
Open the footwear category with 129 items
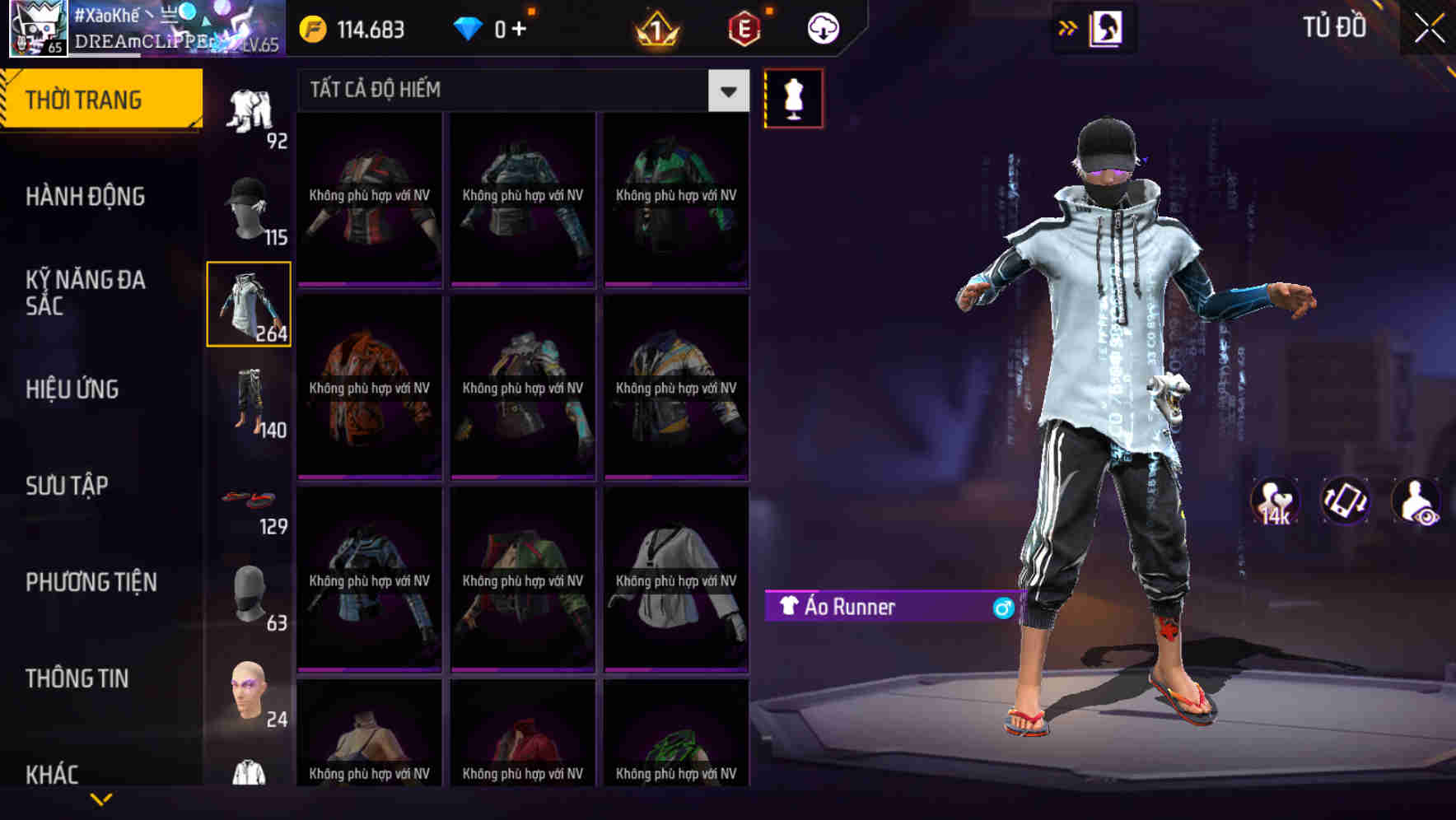coord(247,501)
